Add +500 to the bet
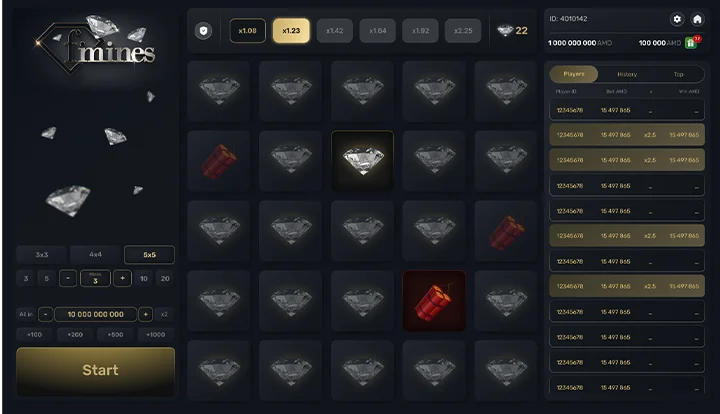 tap(116, 334)
